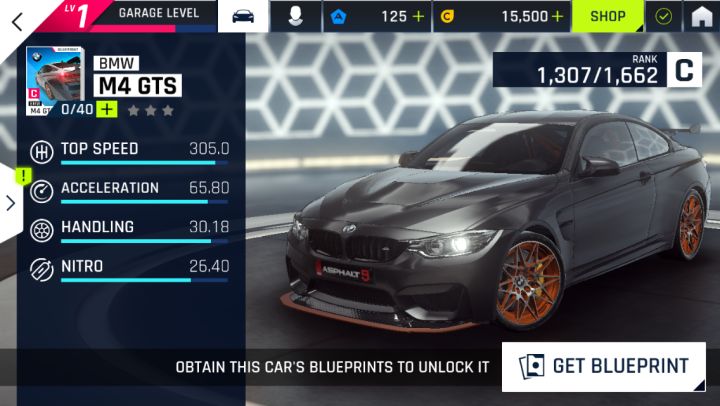
Task: Return to the home screen
Action: point(702,17)
